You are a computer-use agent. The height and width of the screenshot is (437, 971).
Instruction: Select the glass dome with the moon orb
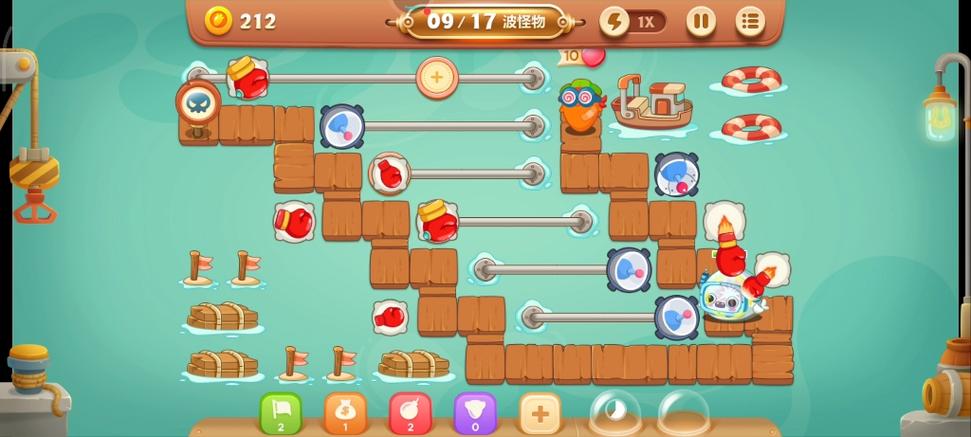615,414
